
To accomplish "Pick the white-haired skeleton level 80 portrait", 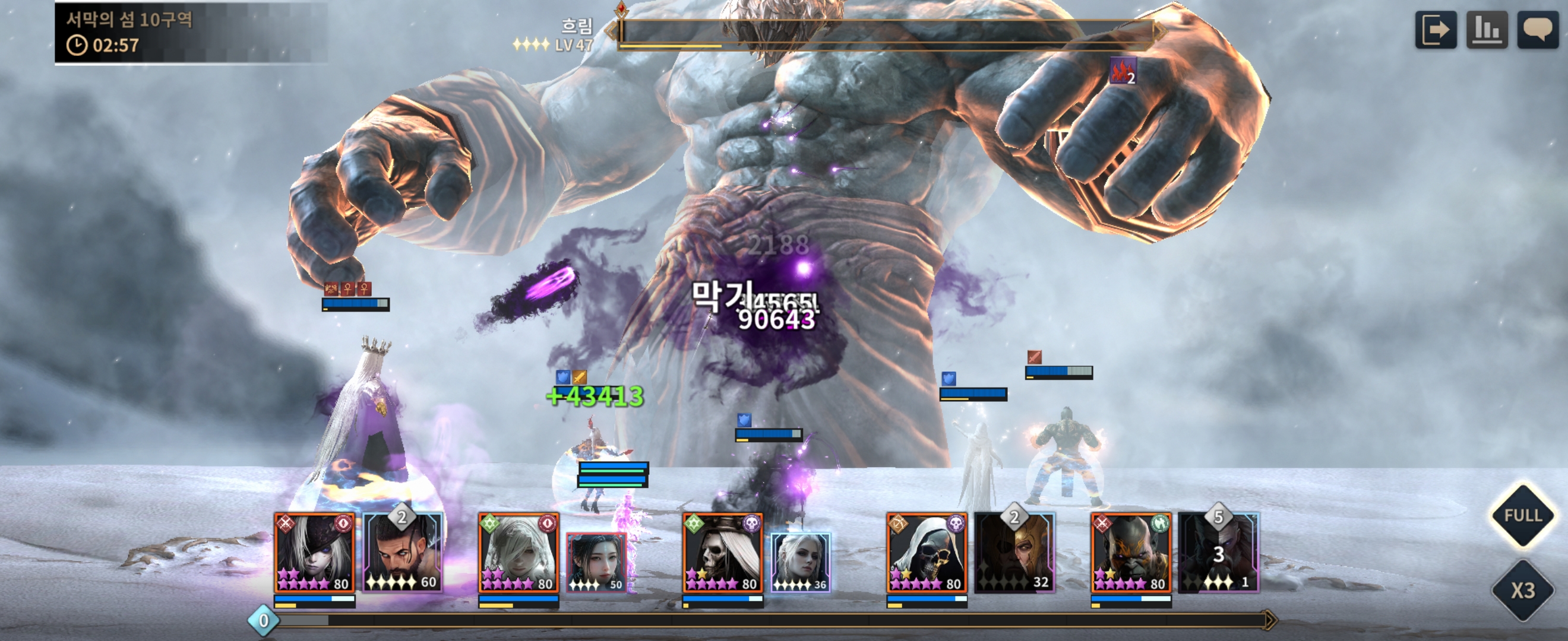I will click(722, 553).
